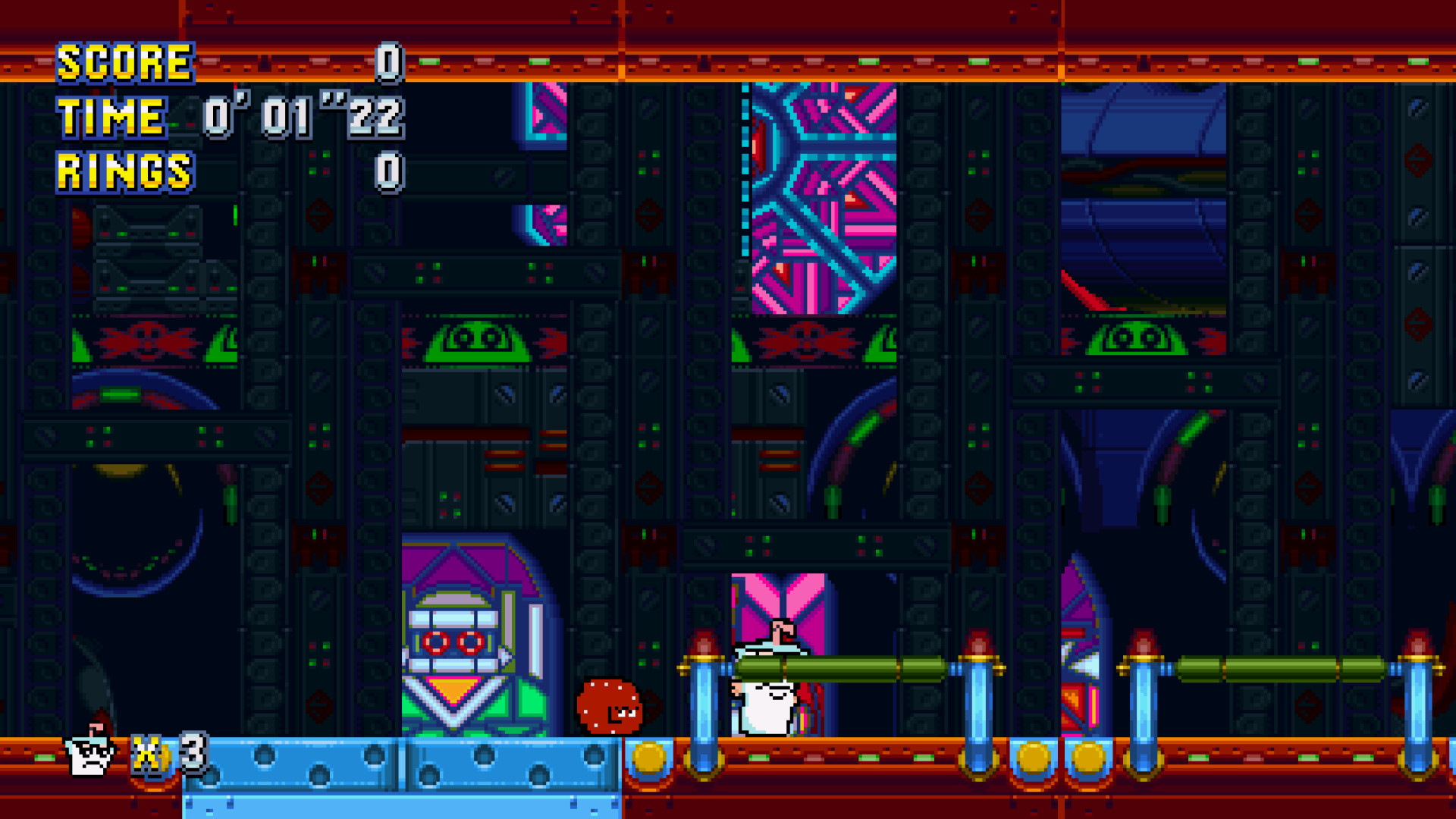The width and height of the screenshot is (1456, 819).
Task: Click the red lamp atop the left pillar
Action: [705, 641]
